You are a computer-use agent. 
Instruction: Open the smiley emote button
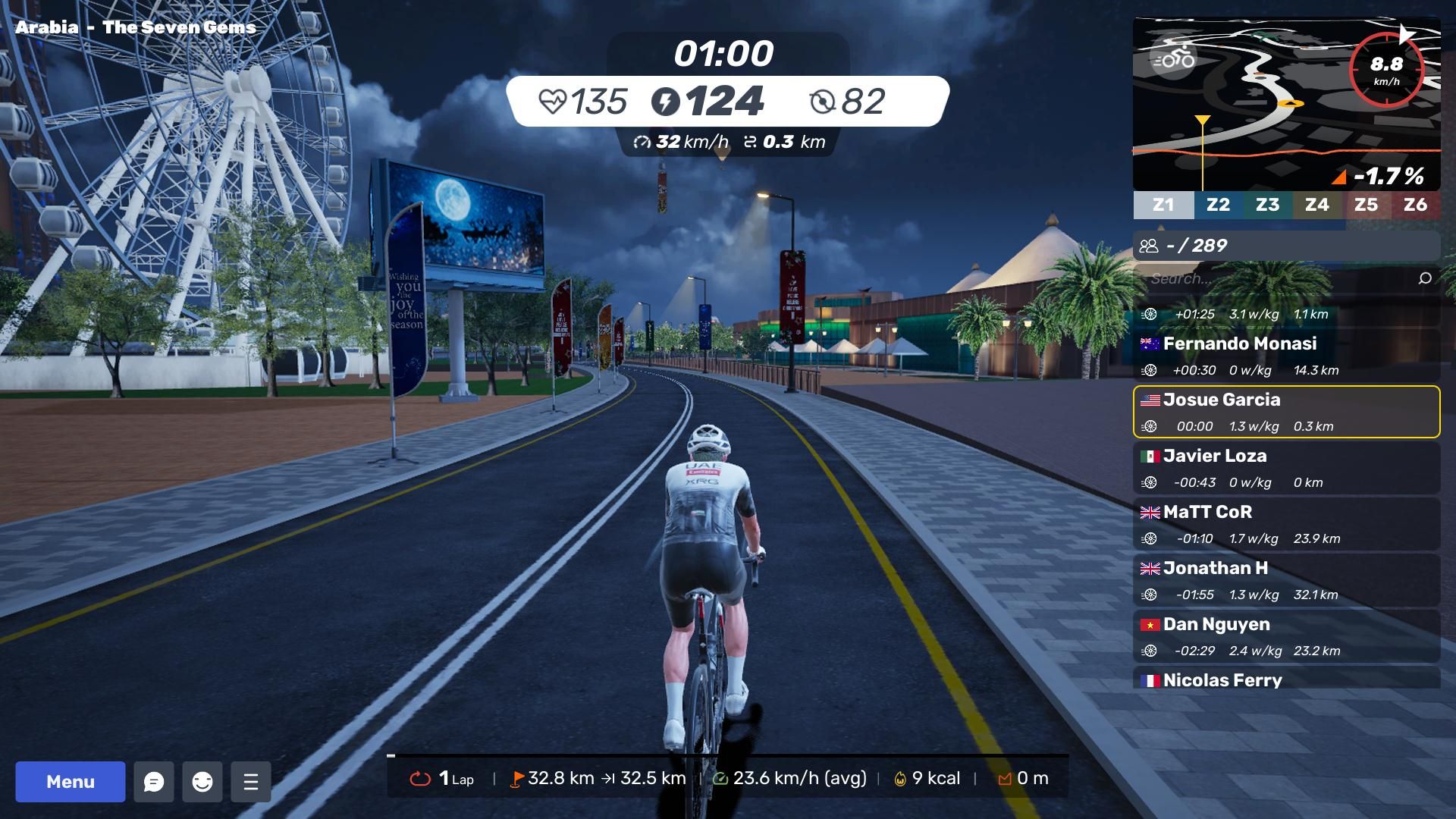pos(202,782)
